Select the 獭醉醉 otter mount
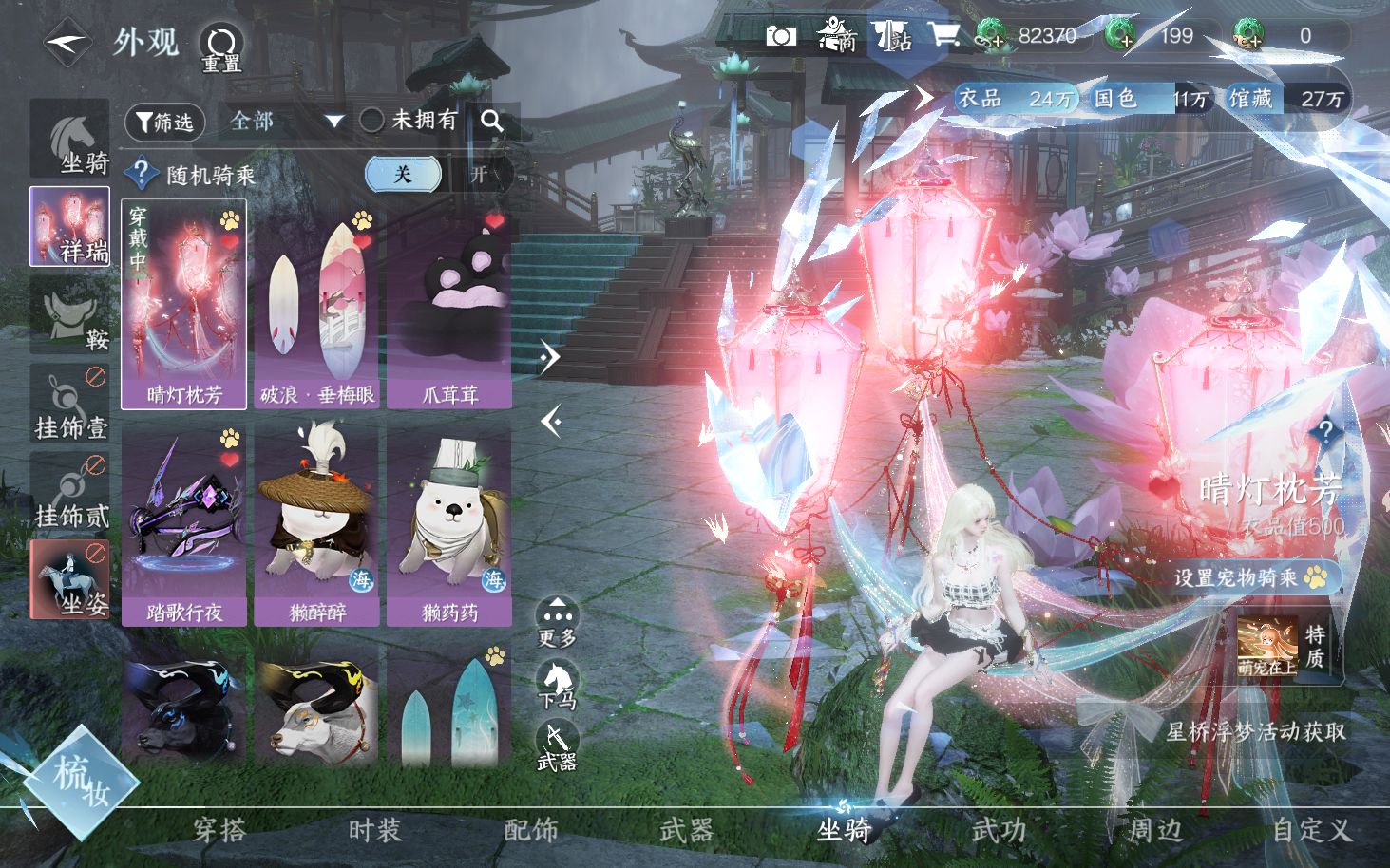The height and width of the screenshot is (868, 1390). (x=316, y=525)
